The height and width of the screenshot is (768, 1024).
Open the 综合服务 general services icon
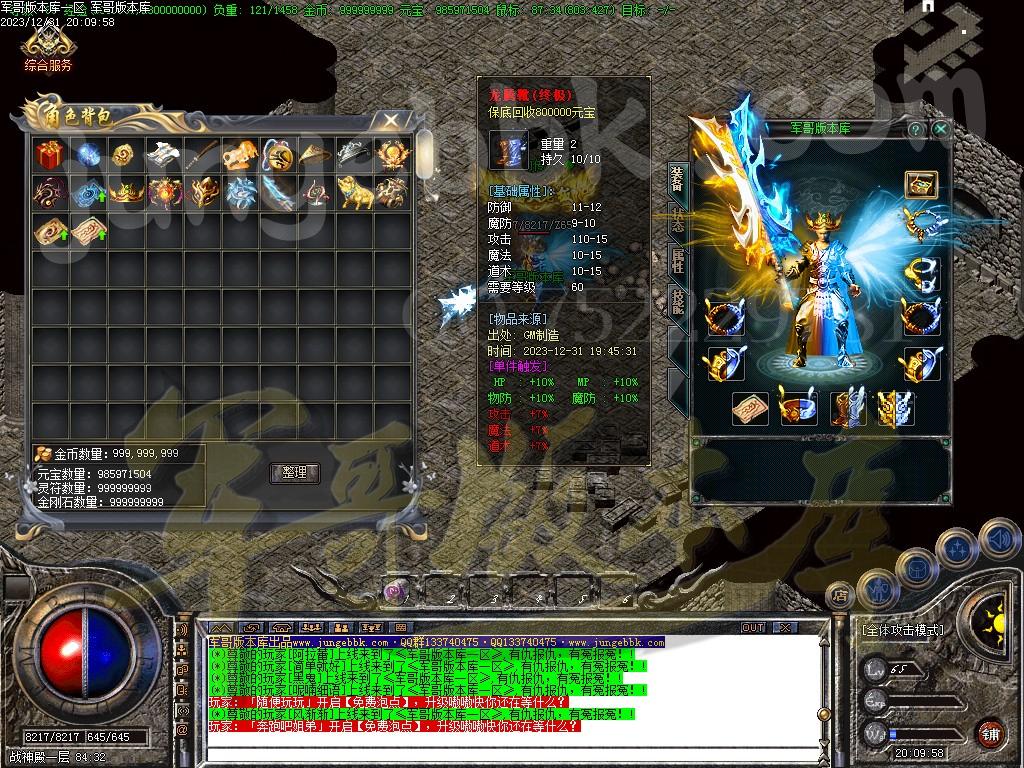[x=48, y=45]
